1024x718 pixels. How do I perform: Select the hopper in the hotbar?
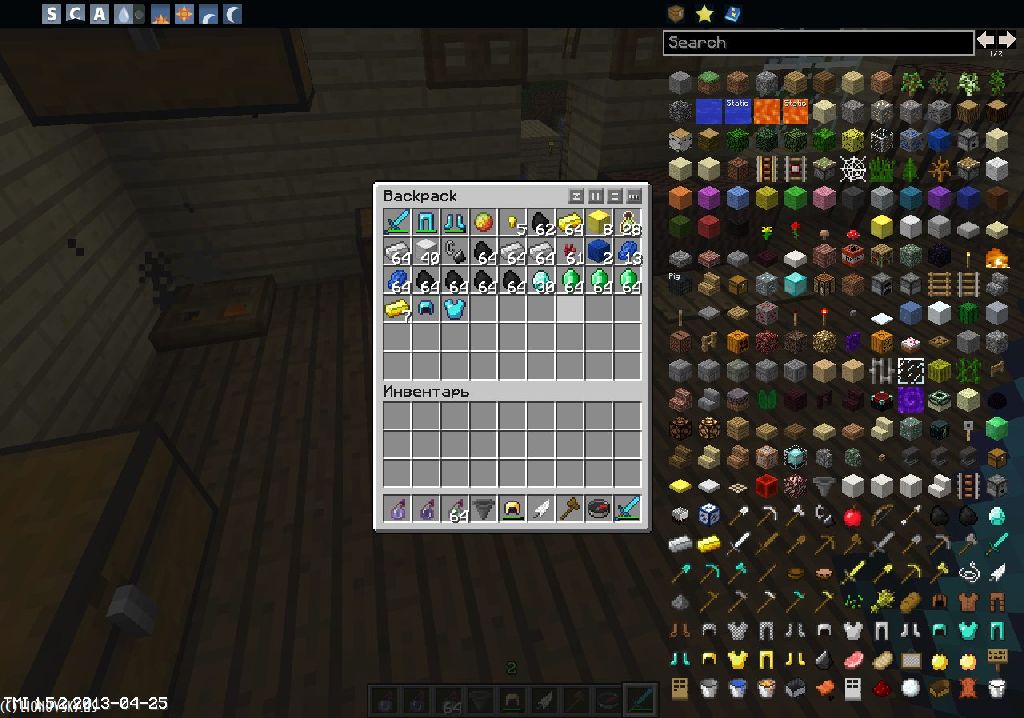click(x=484, y=509)
